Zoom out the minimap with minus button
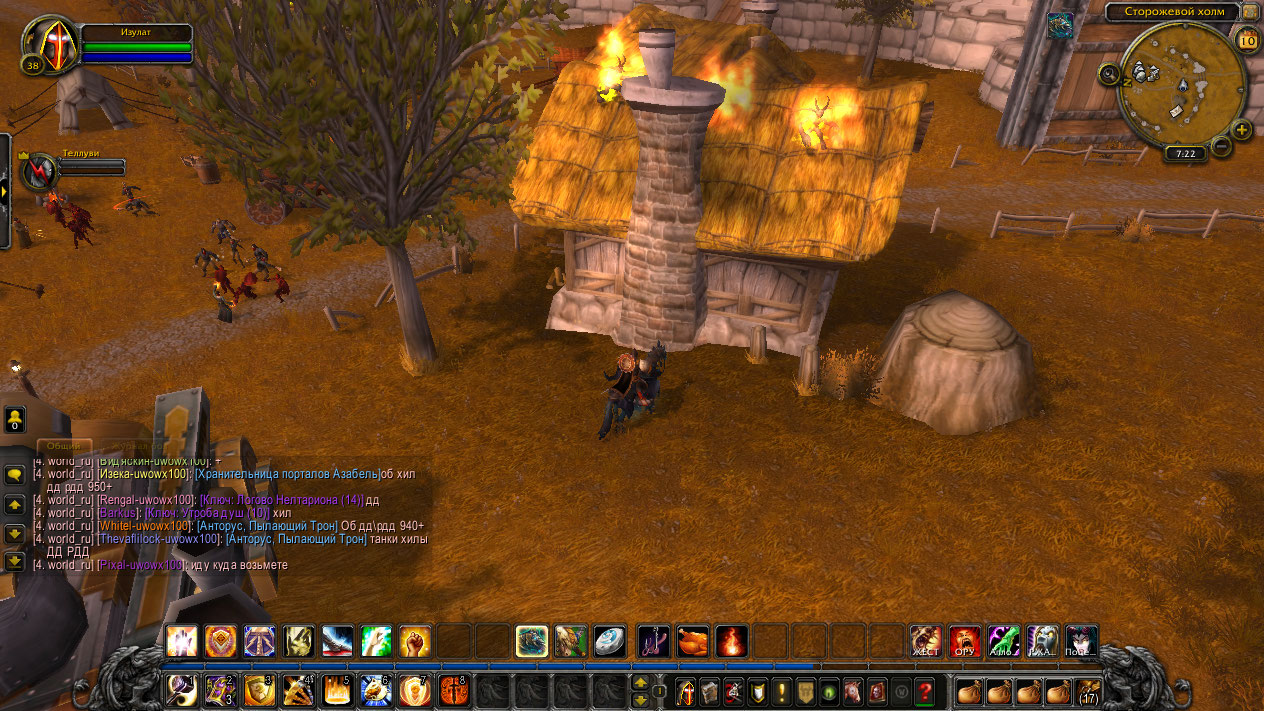This screenshot has height=711, width=1264. click(x=1221, y=147)
